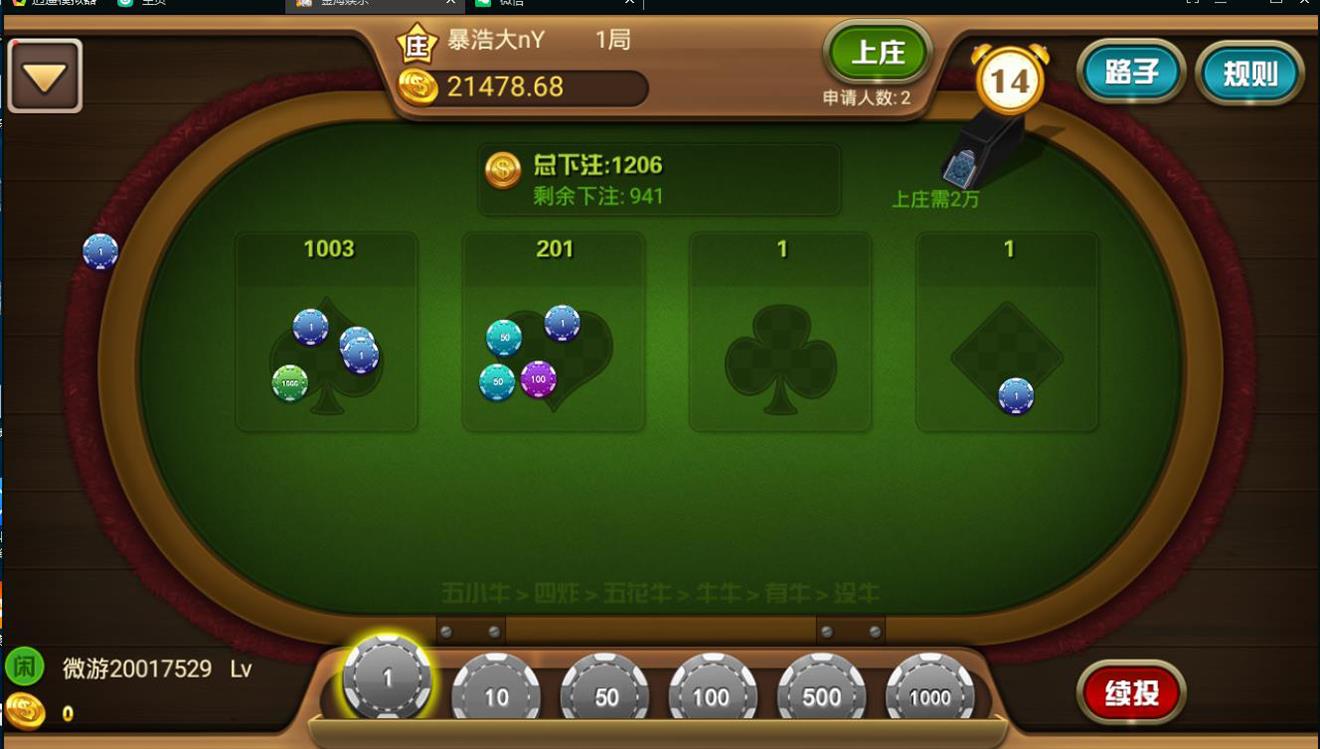Open the 规则 rules panel

pos(1249,71)
